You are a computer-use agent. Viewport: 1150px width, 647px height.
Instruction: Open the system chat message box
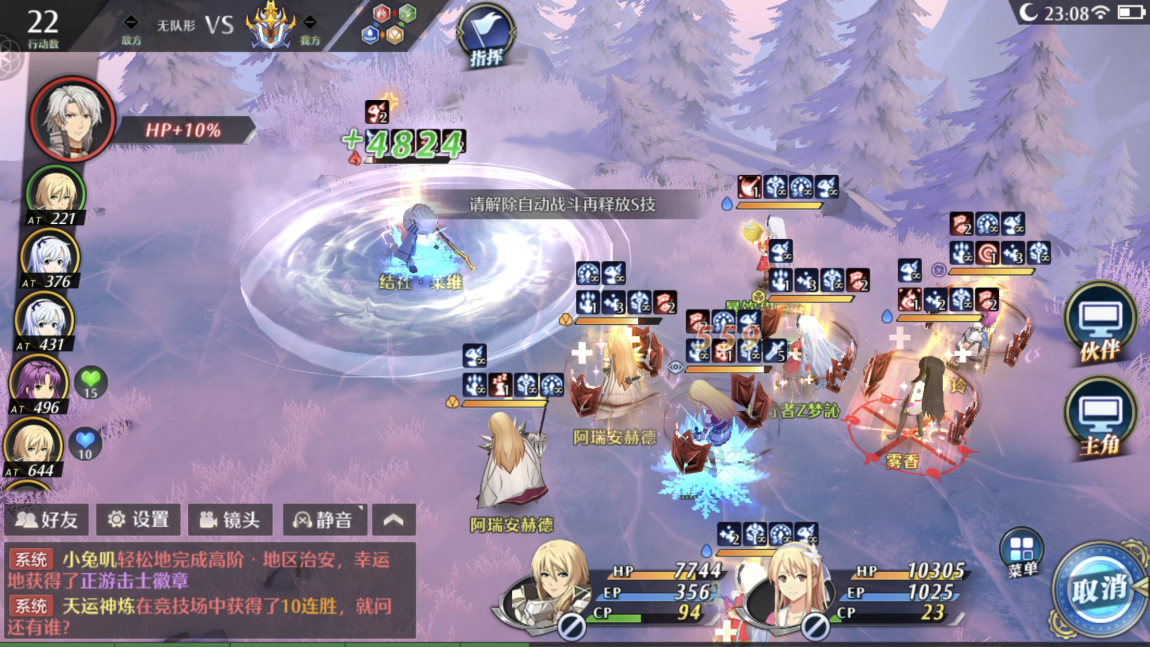click(x=210, y=590)
